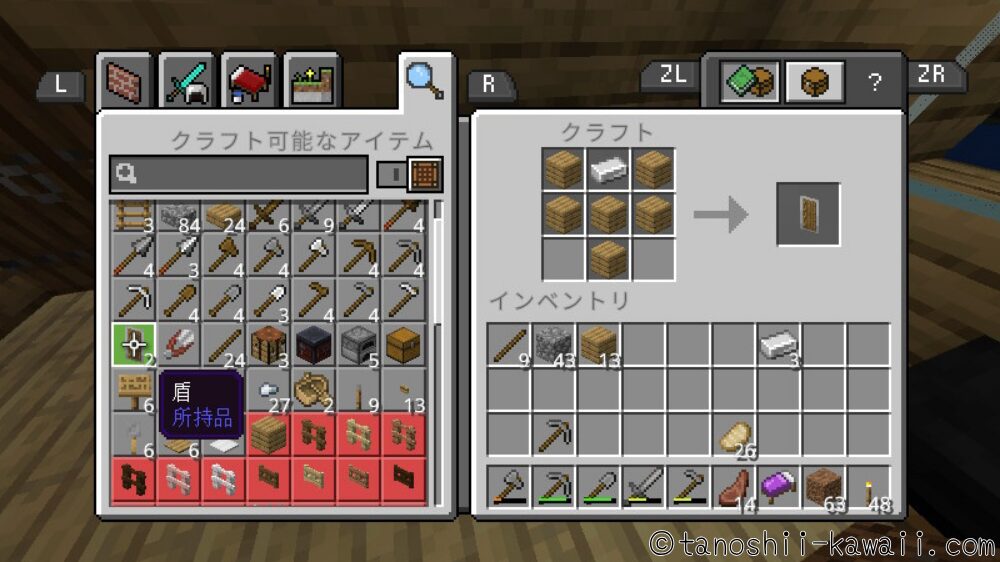Image resolution: width=1000 pixels, height=562 pixels.
Task: Pick up the inventory iron ingot stack
Action: tap(778, 344)
